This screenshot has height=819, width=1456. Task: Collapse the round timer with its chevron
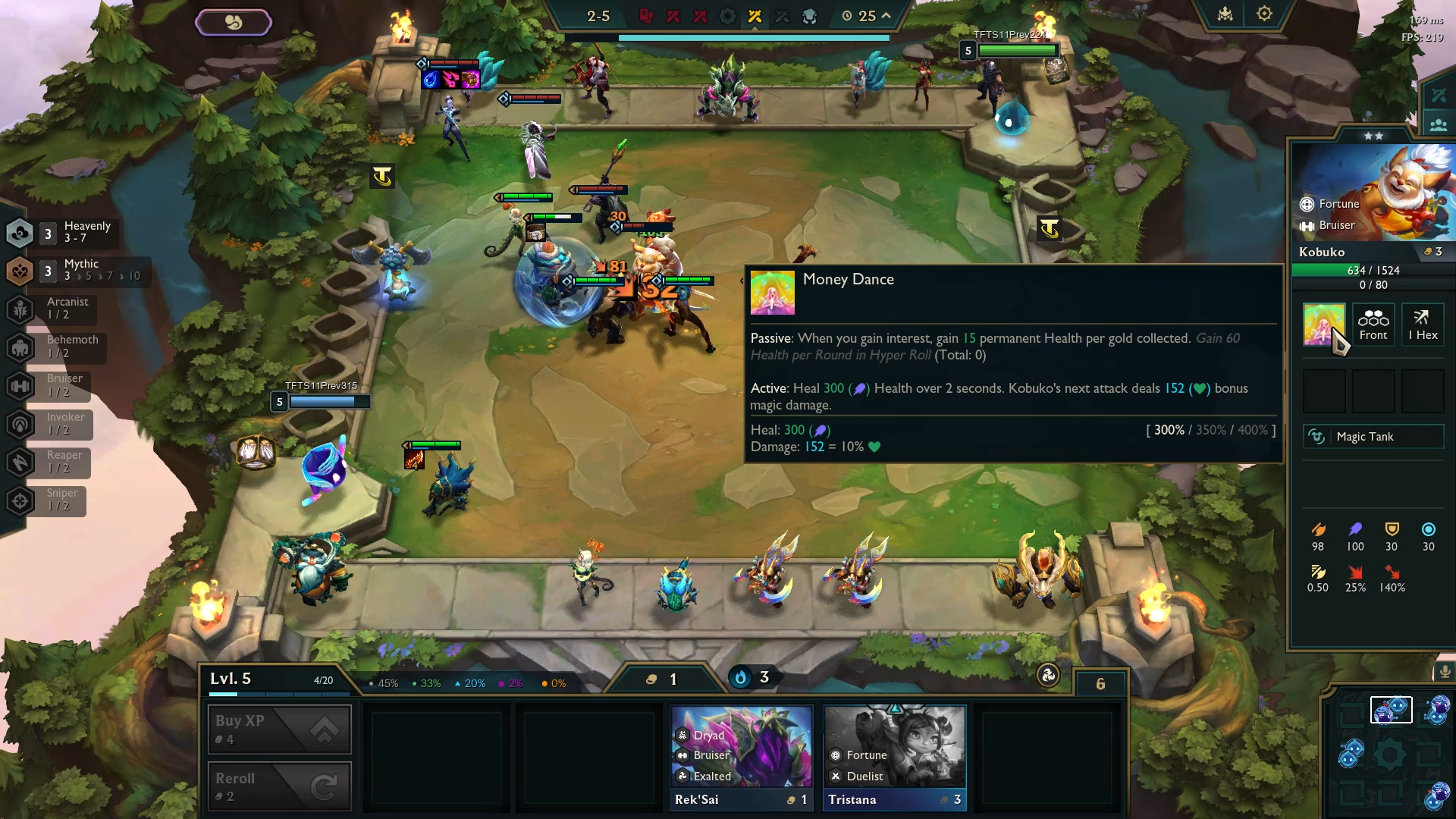tap(884, 14)
